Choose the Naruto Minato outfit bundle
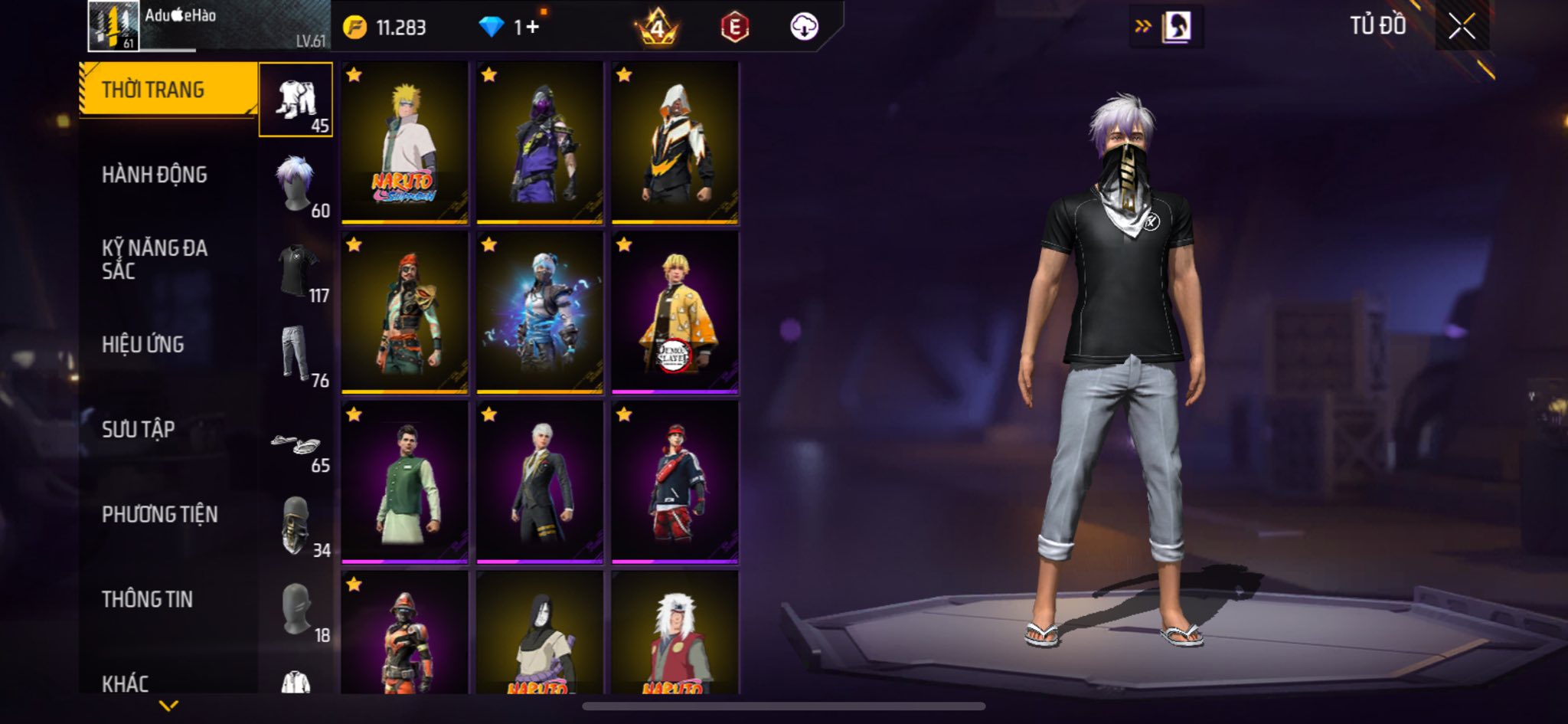The width and height of the screenshot is (1568, 724). click(x=404, y=143)
